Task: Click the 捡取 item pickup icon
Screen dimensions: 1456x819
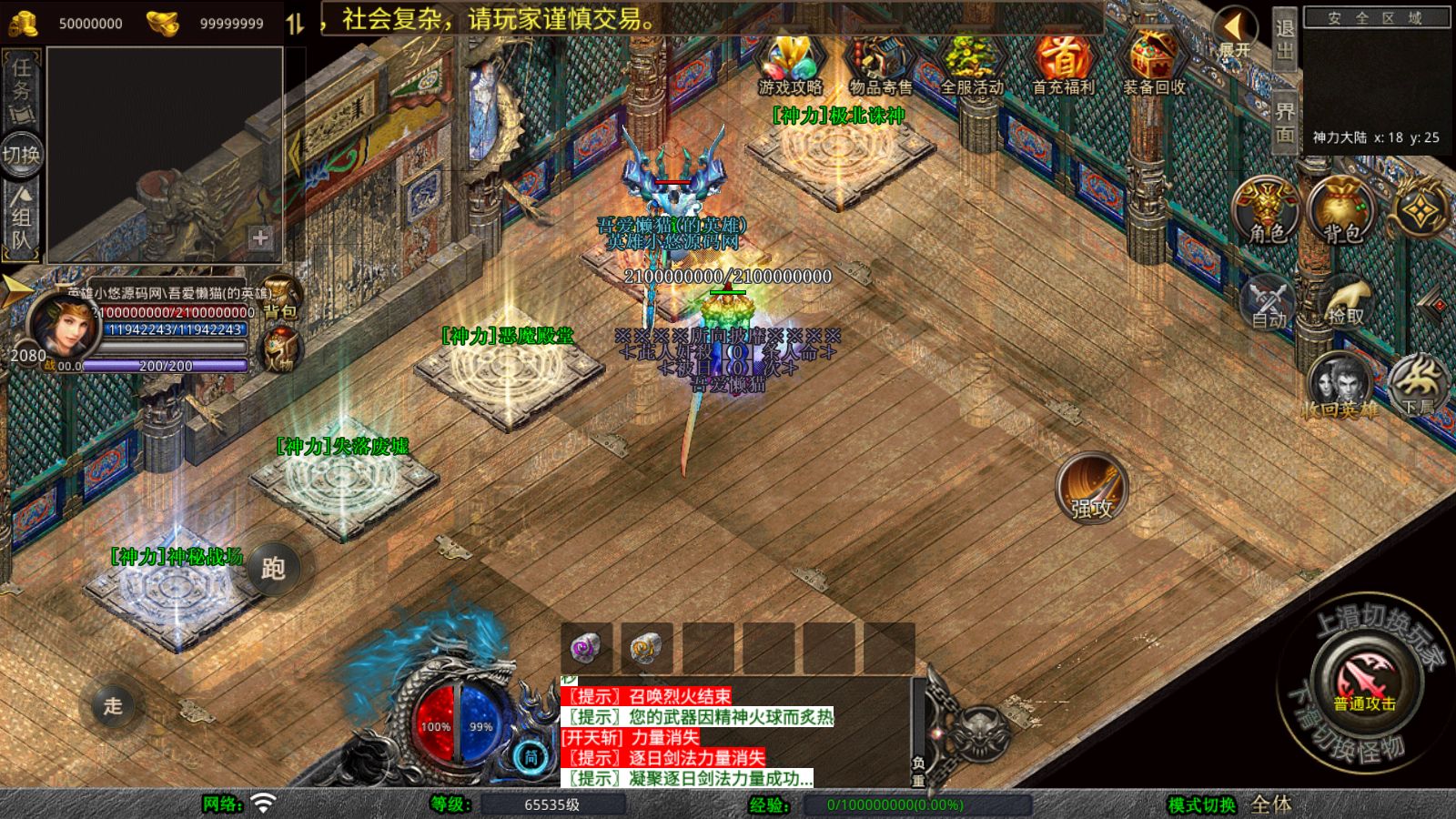Action: (1345, 300)
